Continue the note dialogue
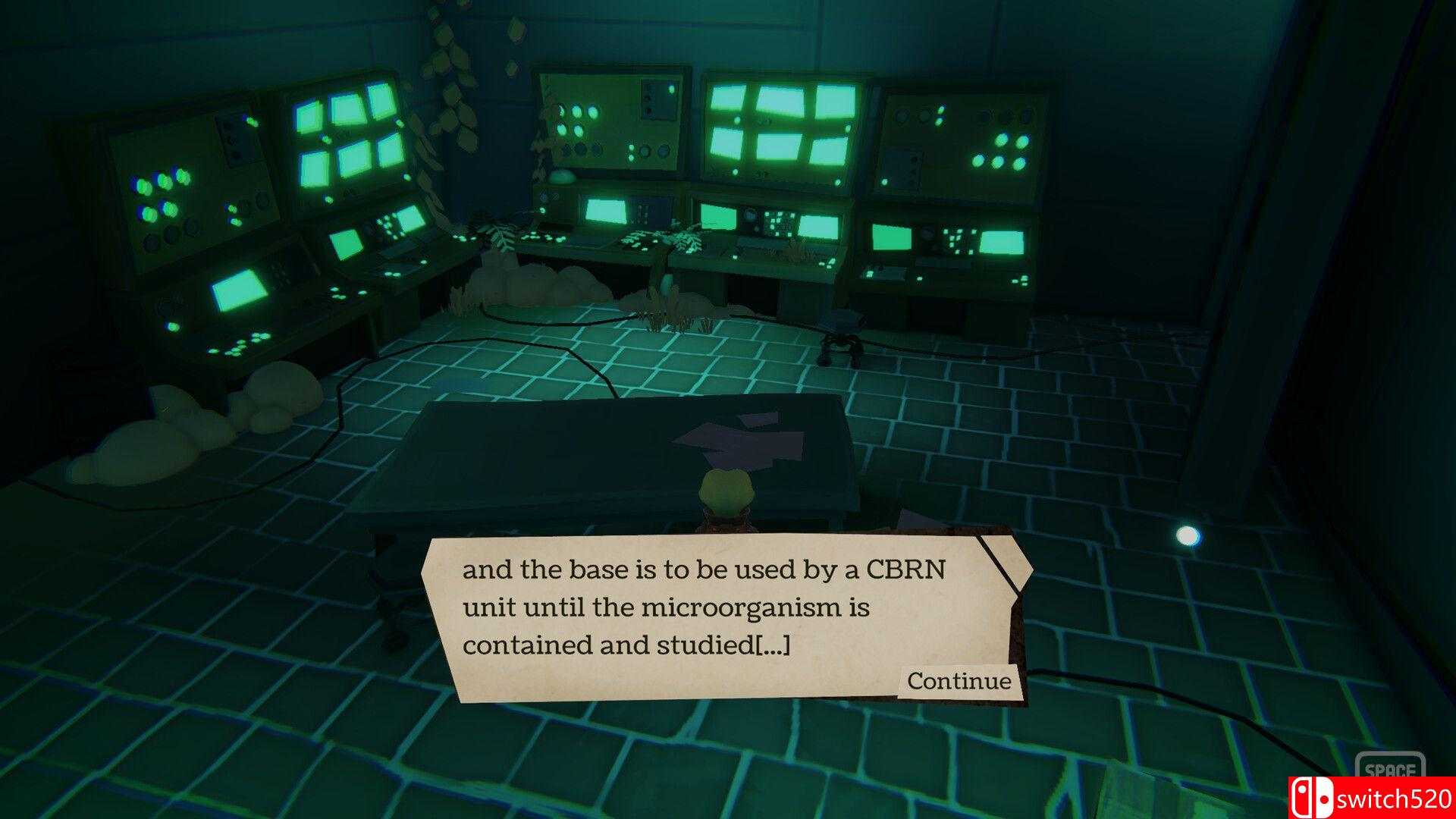The image size is (1456, 819). click(x=959, y=681)
